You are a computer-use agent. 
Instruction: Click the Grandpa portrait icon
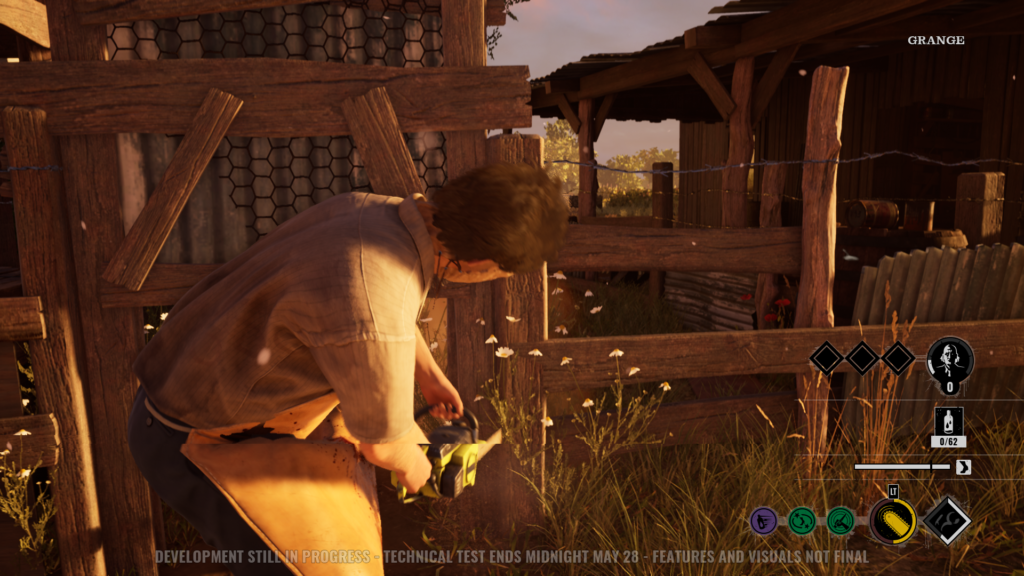click(950, 360)
